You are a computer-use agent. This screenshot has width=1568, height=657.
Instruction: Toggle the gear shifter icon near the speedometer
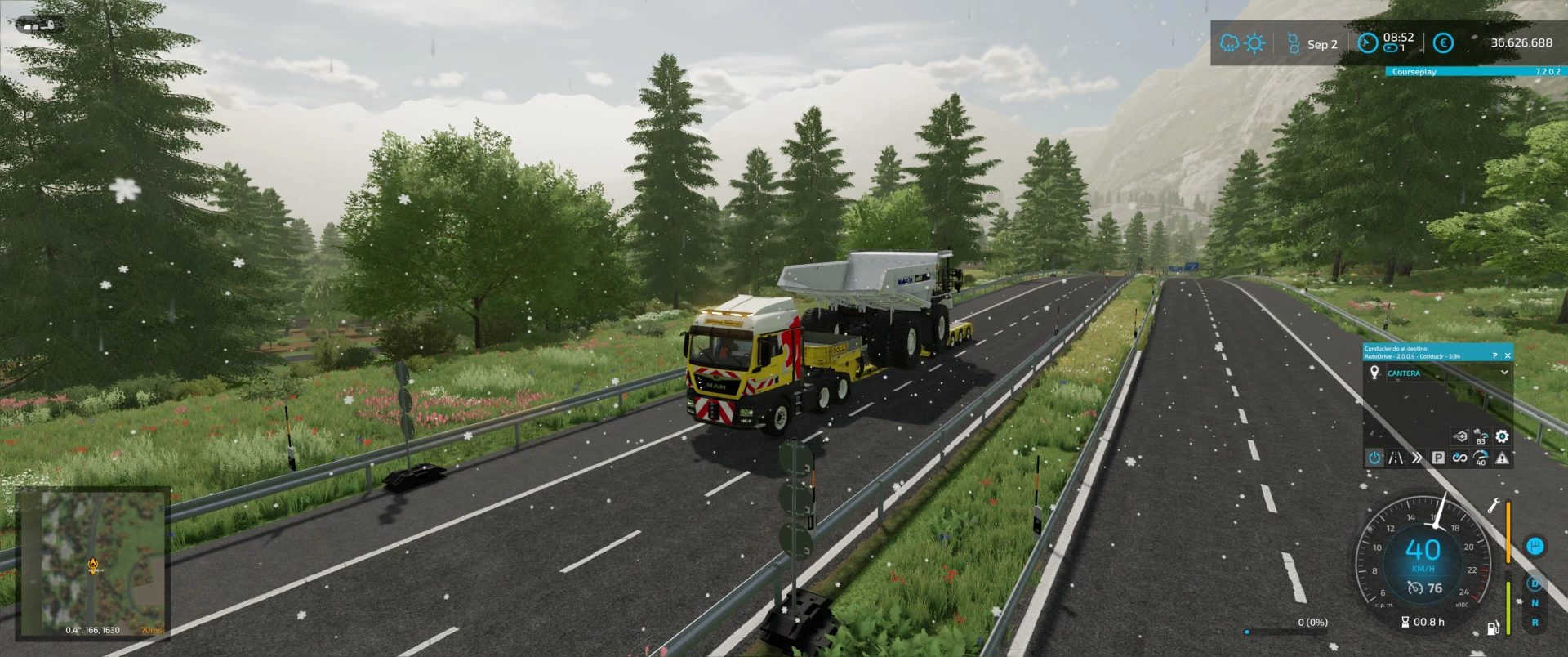(1535, 547)
